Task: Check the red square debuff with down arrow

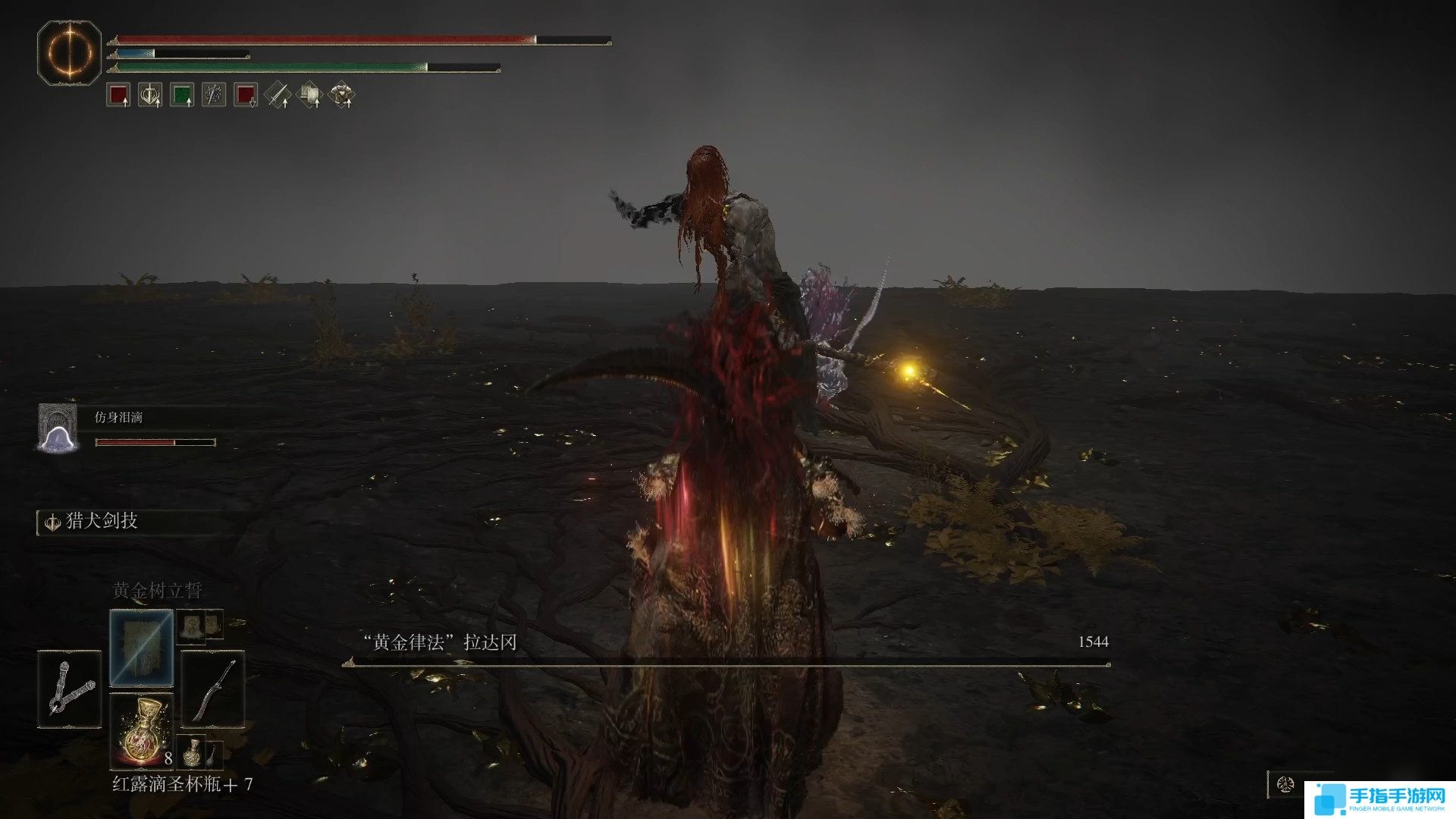Action: pyautogui.click(x=246, y=96)
